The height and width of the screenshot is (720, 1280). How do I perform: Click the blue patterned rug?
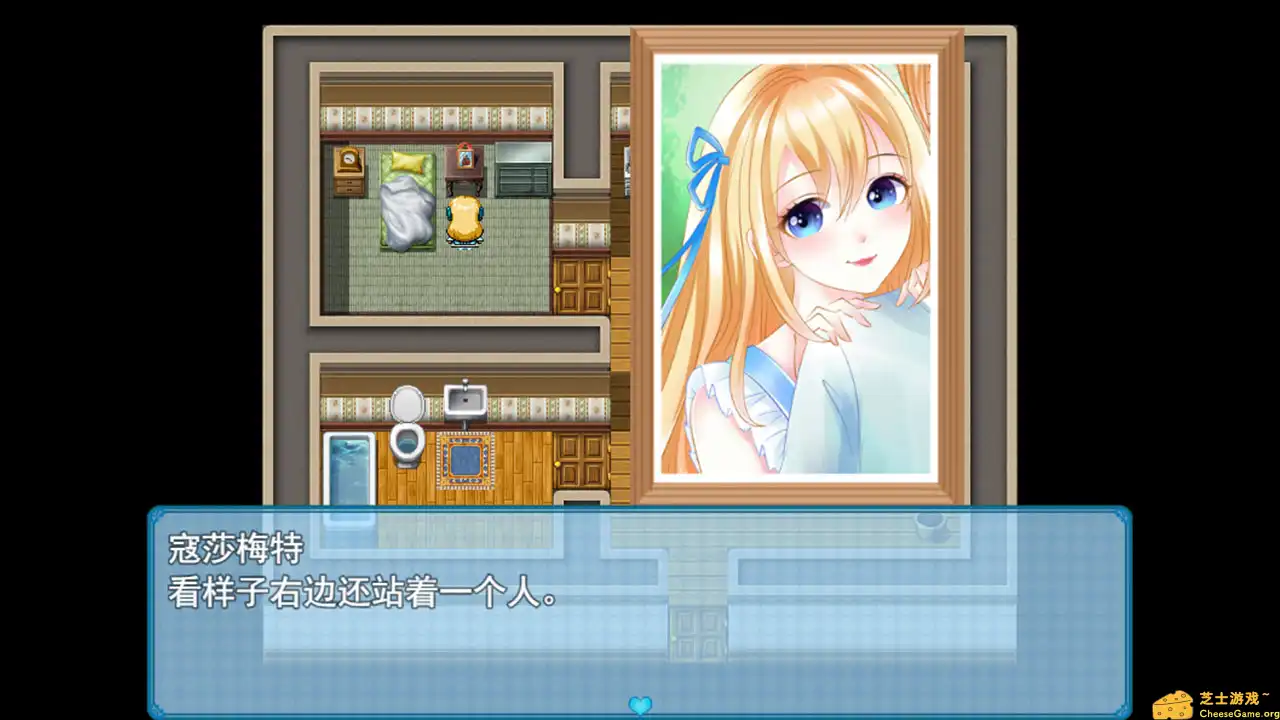click(466, 458)
